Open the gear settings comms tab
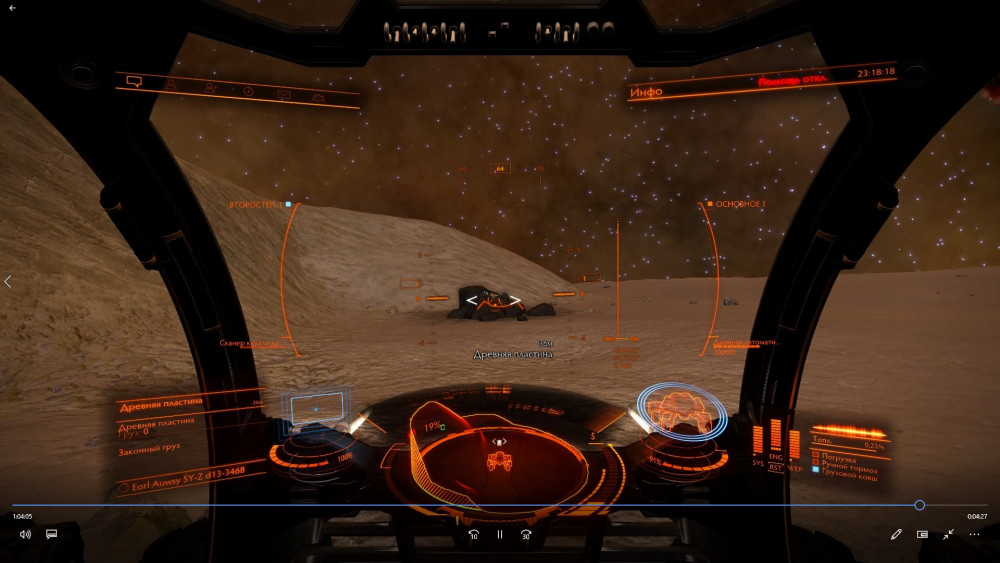1000x563 pixels. (318, 98)
